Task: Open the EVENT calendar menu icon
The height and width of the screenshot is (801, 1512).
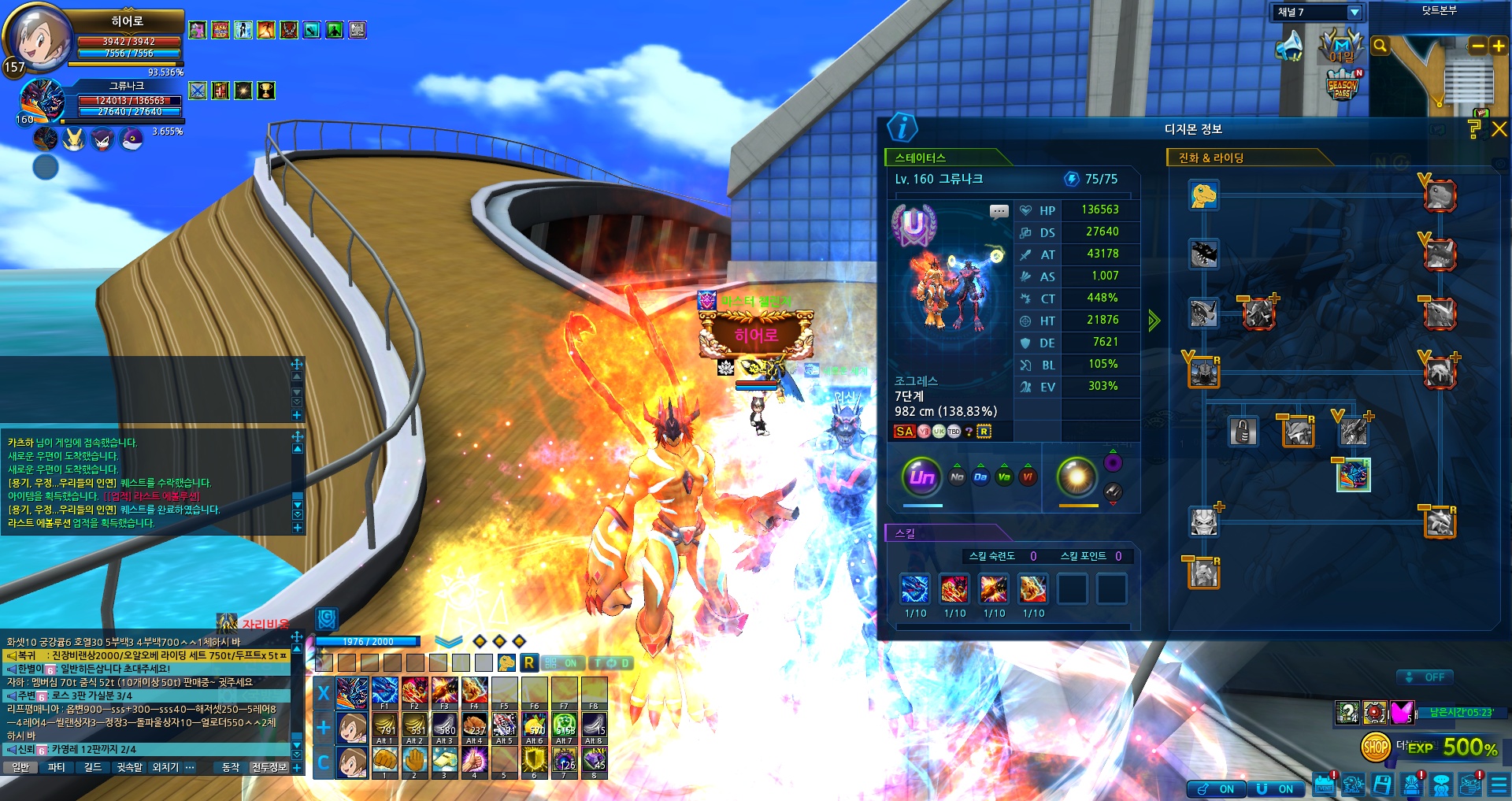Action: (x=1324, y=785)
